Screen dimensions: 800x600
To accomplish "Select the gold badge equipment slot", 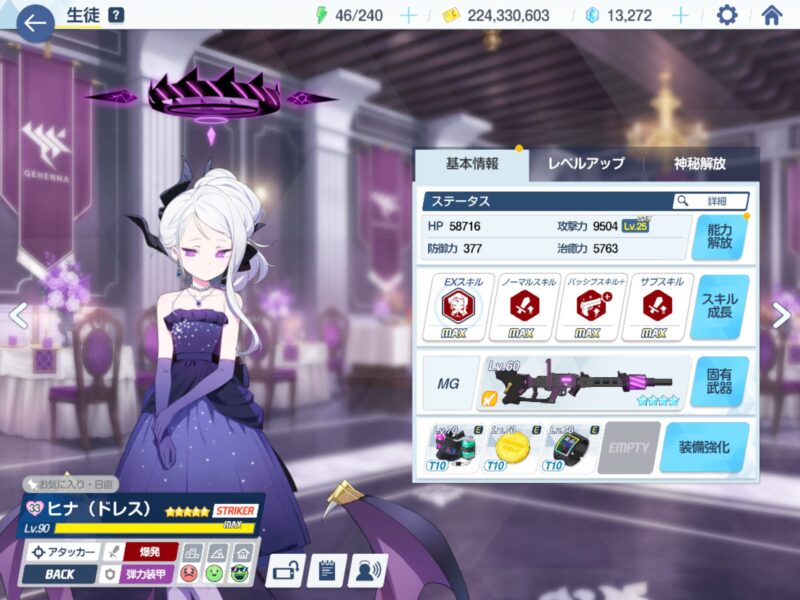I will [x=513, y=447].
